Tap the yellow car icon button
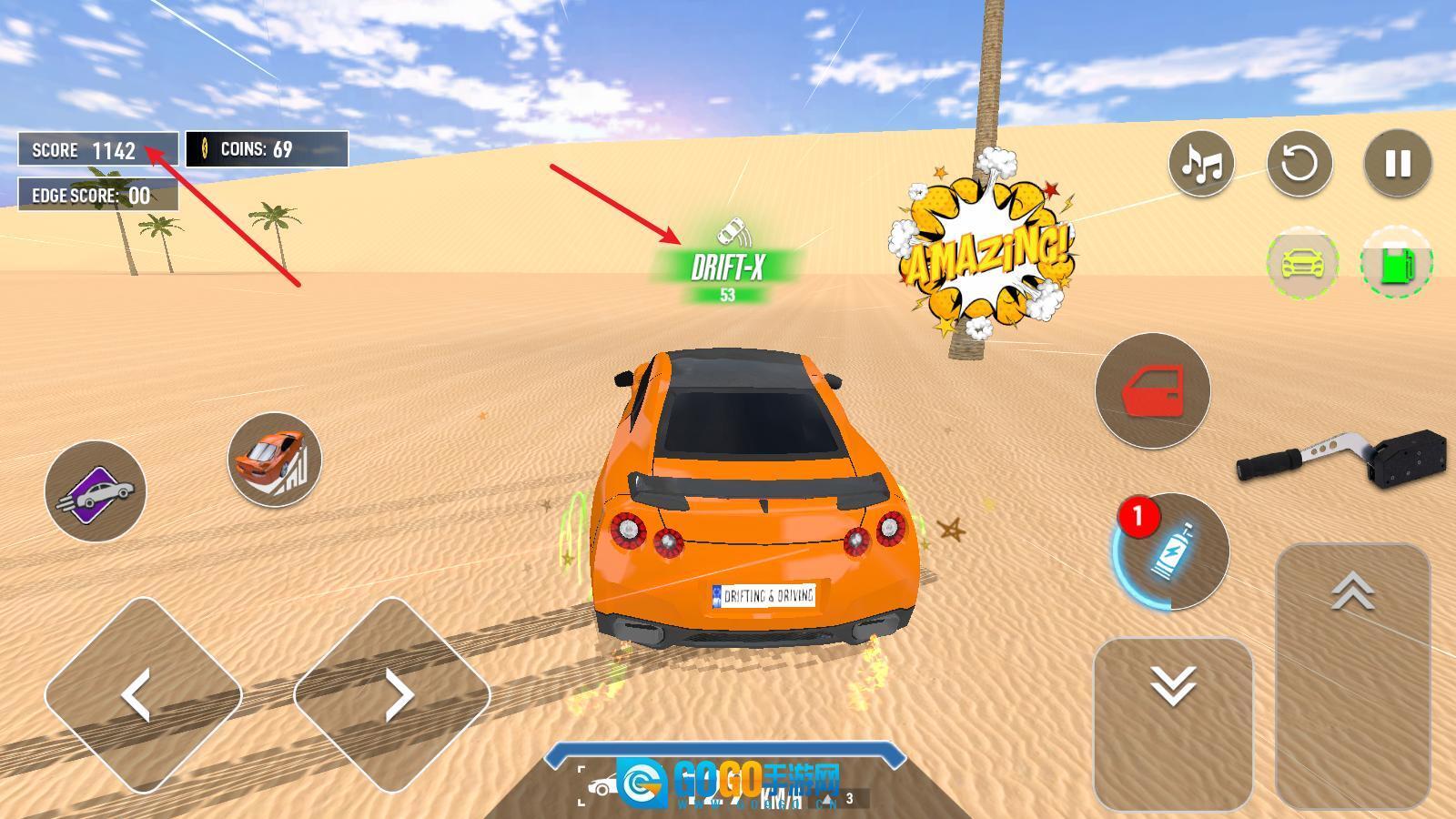The image size is (1456, 819). click(x=1302, y=263)
